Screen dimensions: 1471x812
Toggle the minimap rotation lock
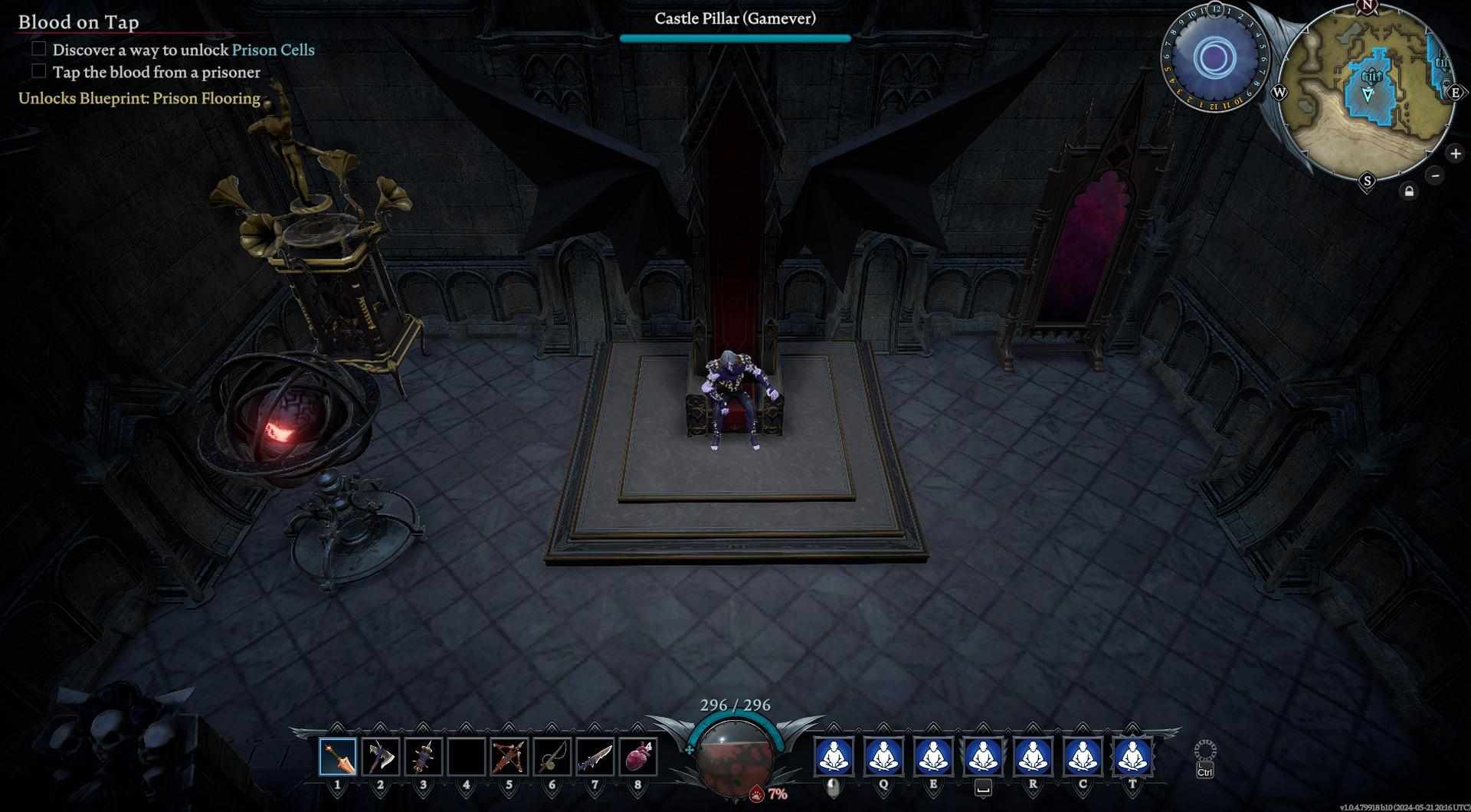[x=1409, y=192]
